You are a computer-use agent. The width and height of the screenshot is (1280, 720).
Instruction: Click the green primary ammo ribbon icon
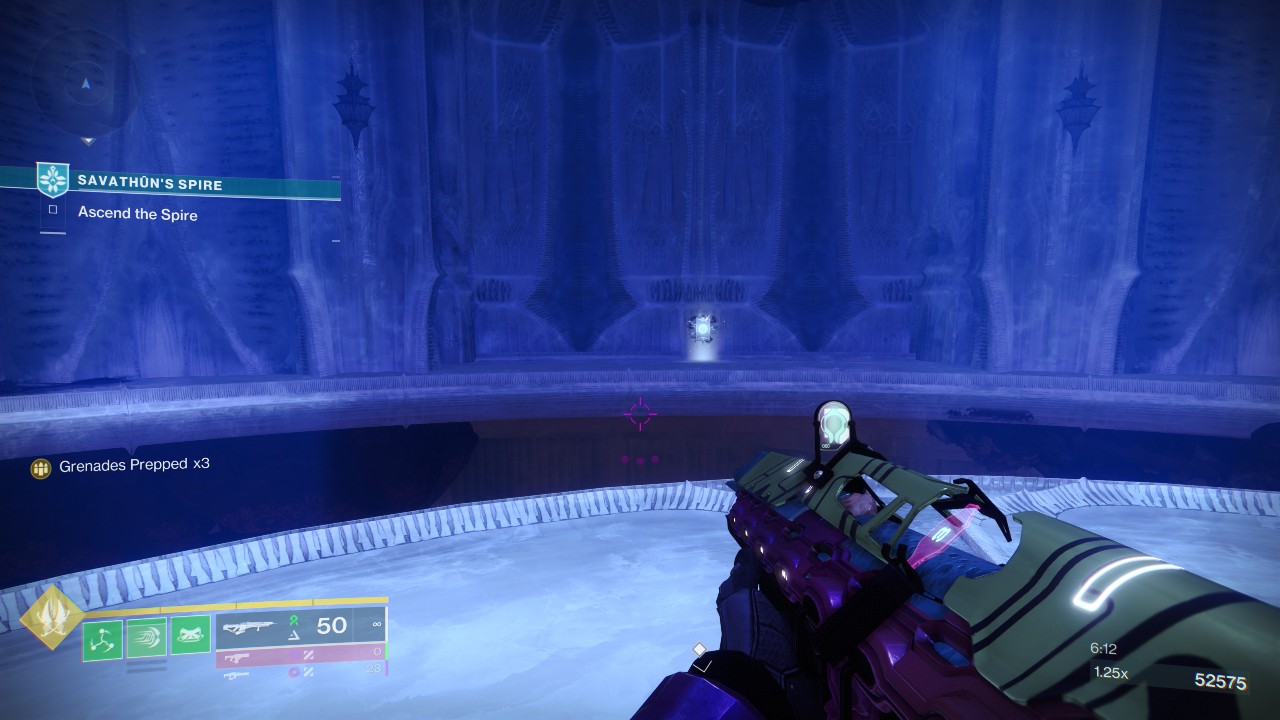pos(292,621)
